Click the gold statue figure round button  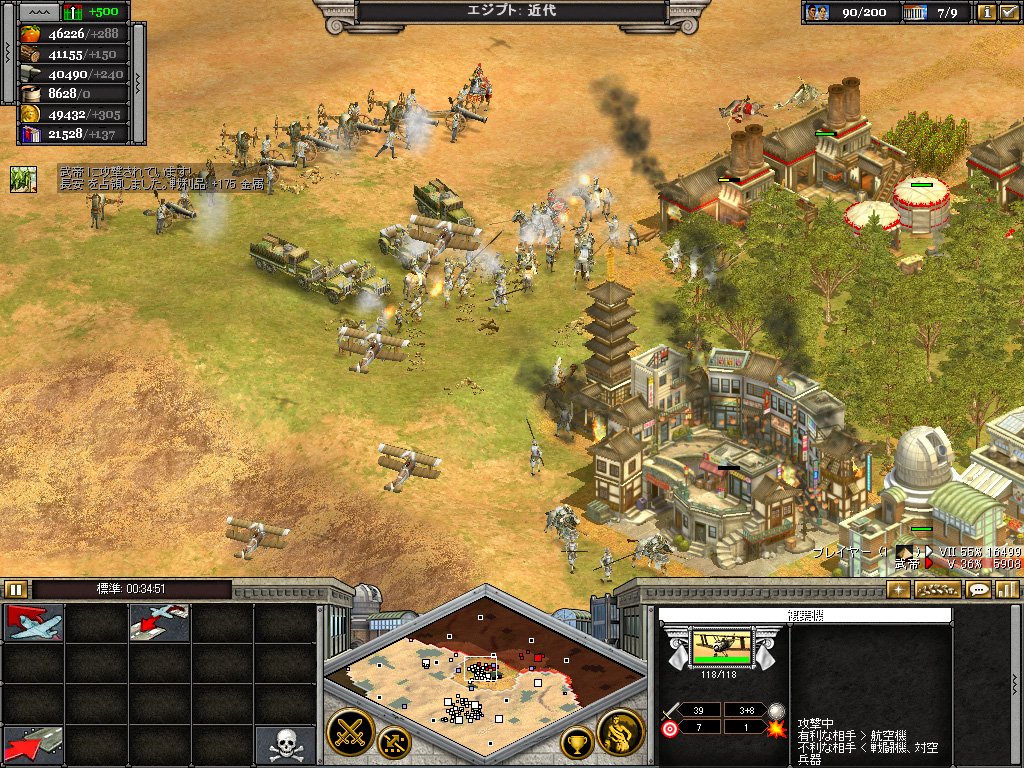point(620,733)
